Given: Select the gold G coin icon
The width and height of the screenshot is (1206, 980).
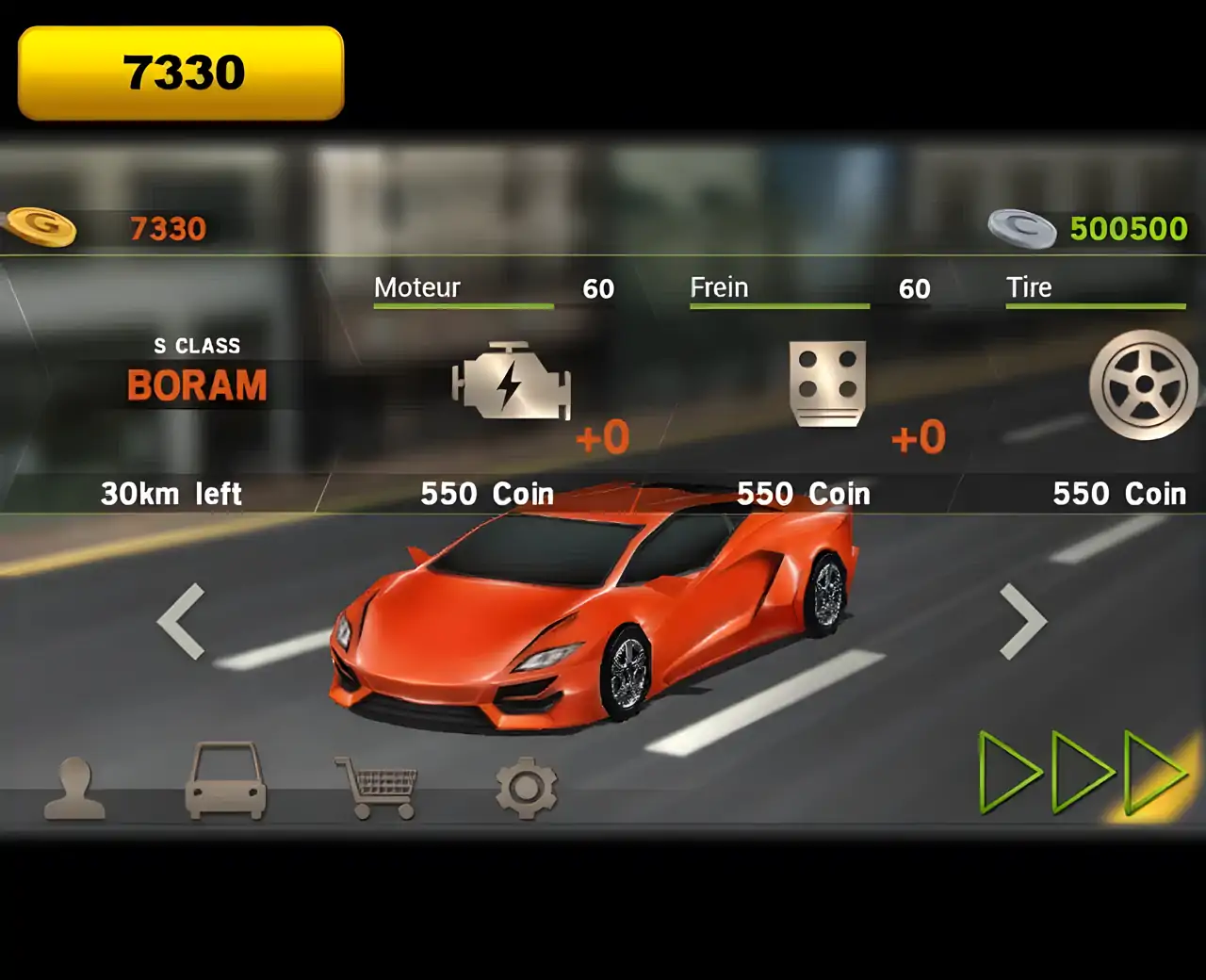Looking at the screenshot, I should (x=41, y=227).
